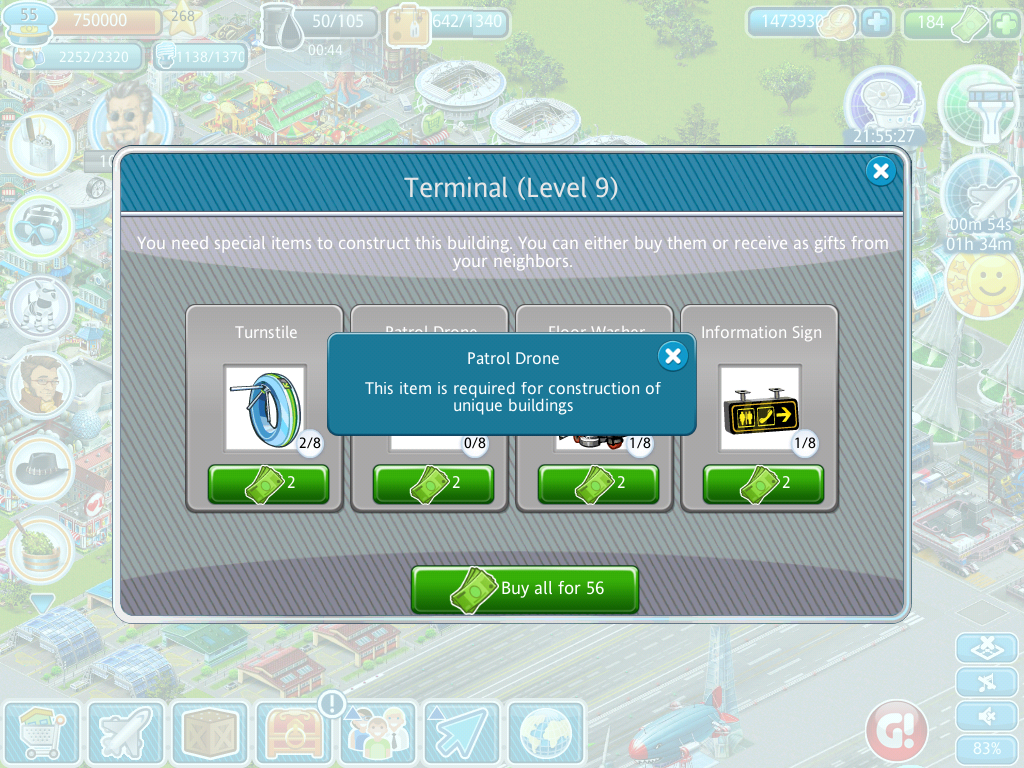Buy a Floor Washer for 2 cash
This screenshot has width=1024, height=768.
click(598, 484)
